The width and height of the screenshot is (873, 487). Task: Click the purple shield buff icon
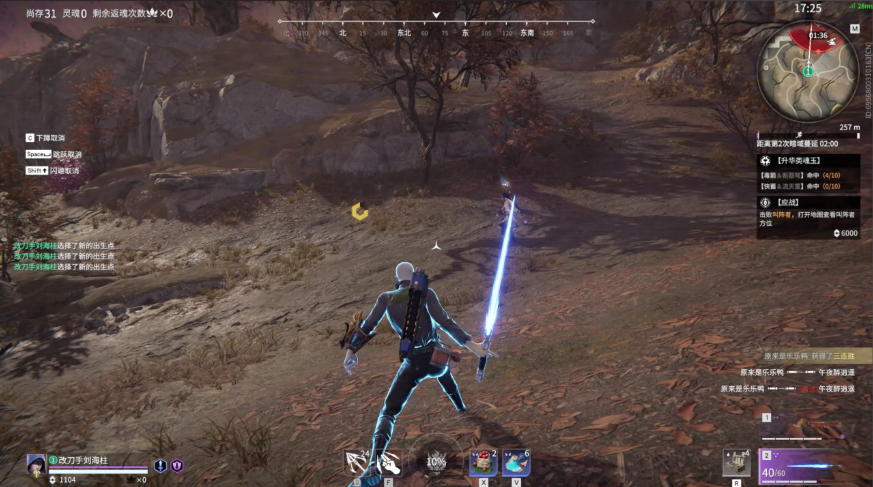click(177, 465)
